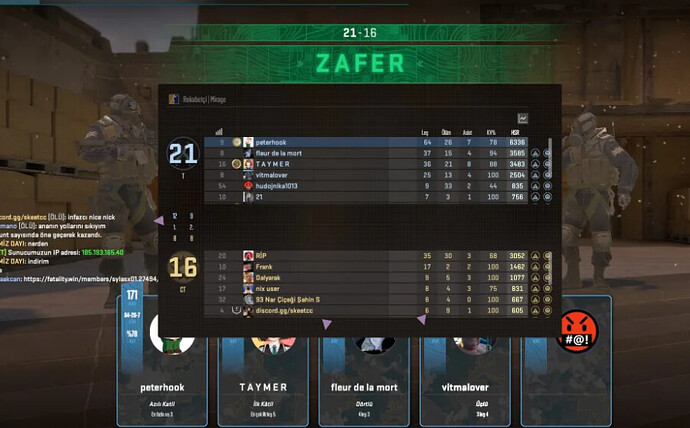Select RİP's row on the CT team
Image resolution: width=690 pixels, height=428 pixels.
380,256
